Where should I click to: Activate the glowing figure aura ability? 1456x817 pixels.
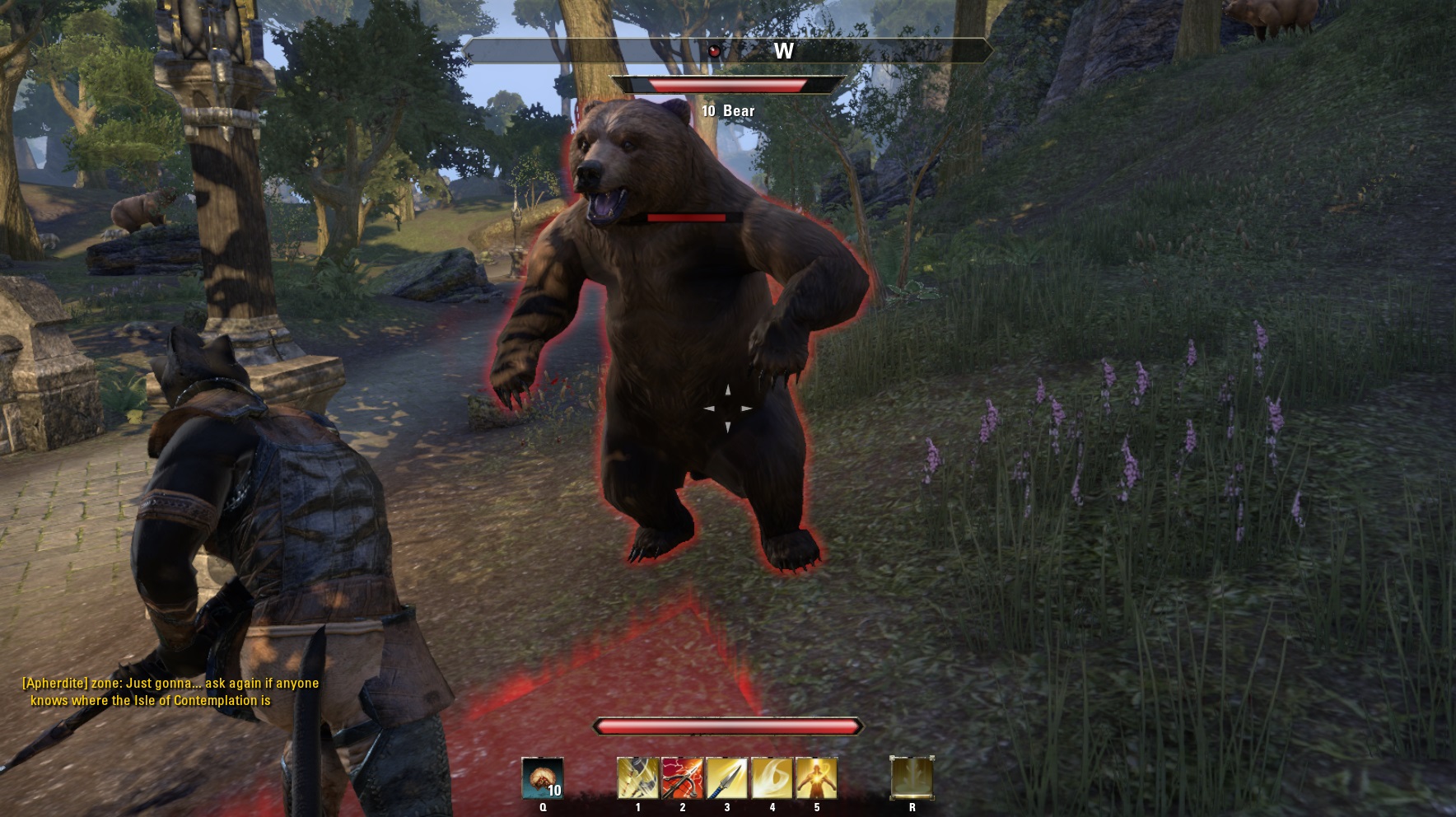[816, 778]
